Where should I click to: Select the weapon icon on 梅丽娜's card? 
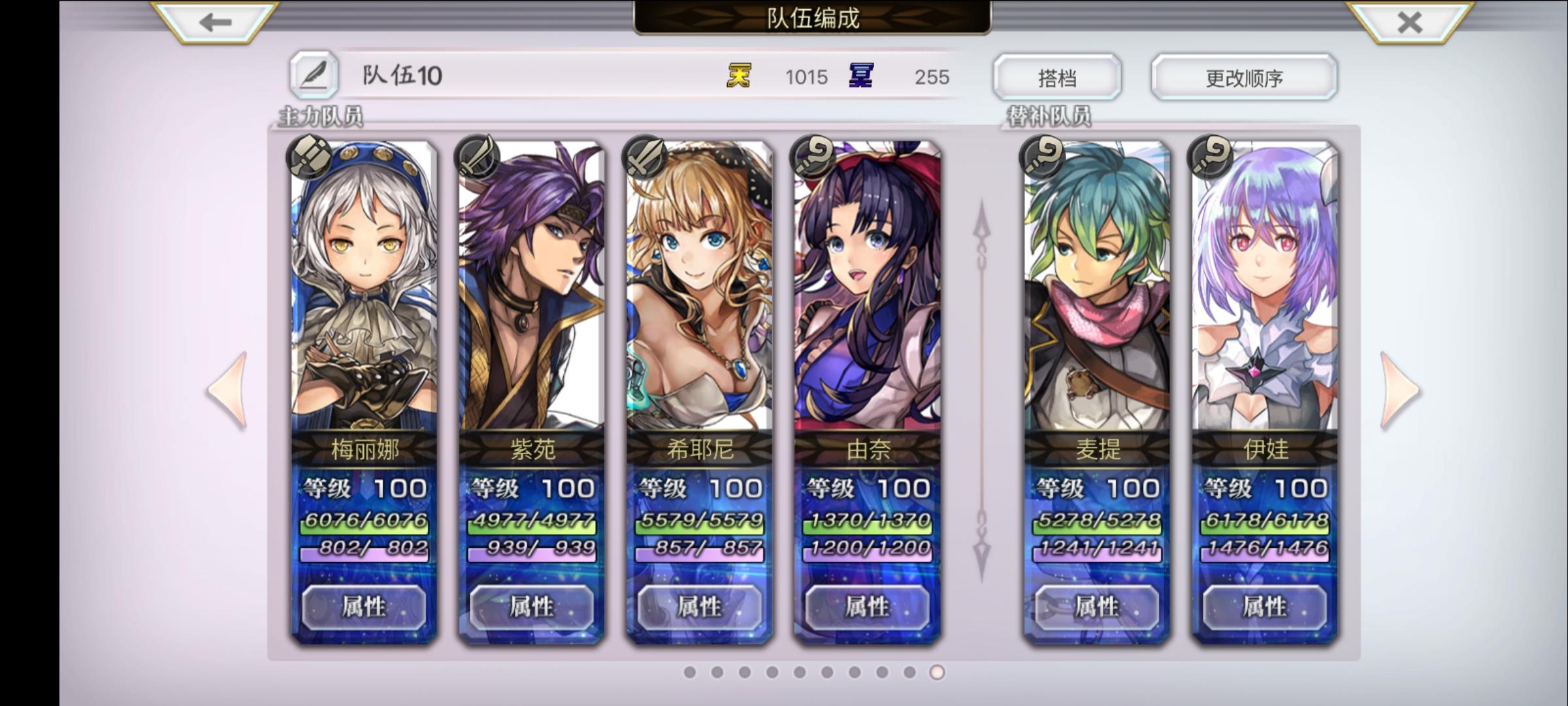pyautogui.click(x=308, y=156)
